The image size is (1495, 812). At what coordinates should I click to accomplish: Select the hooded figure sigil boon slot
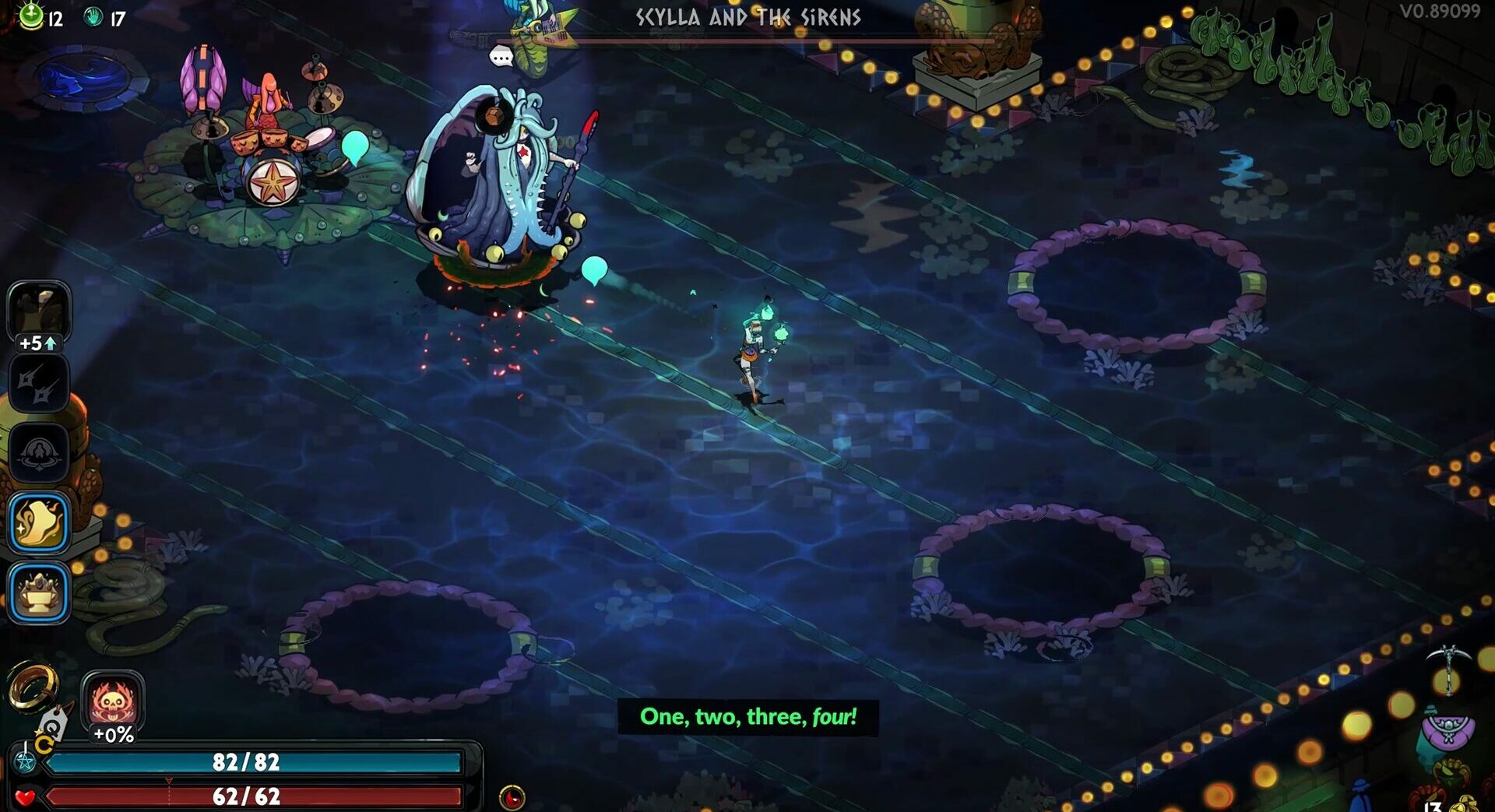(39, 452)
